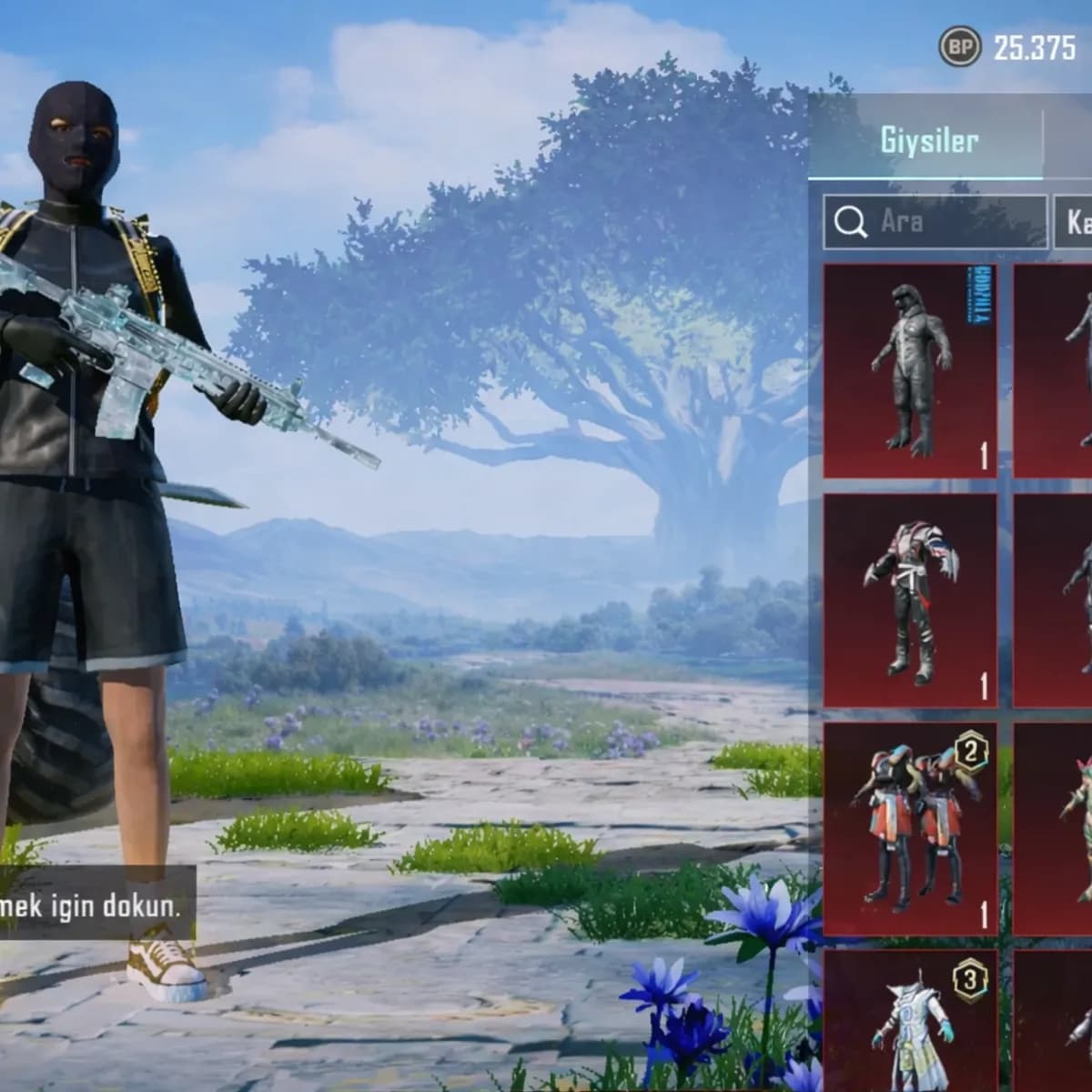
Task: Open the BP currency balance
Action: click(x=1010, y=47)
